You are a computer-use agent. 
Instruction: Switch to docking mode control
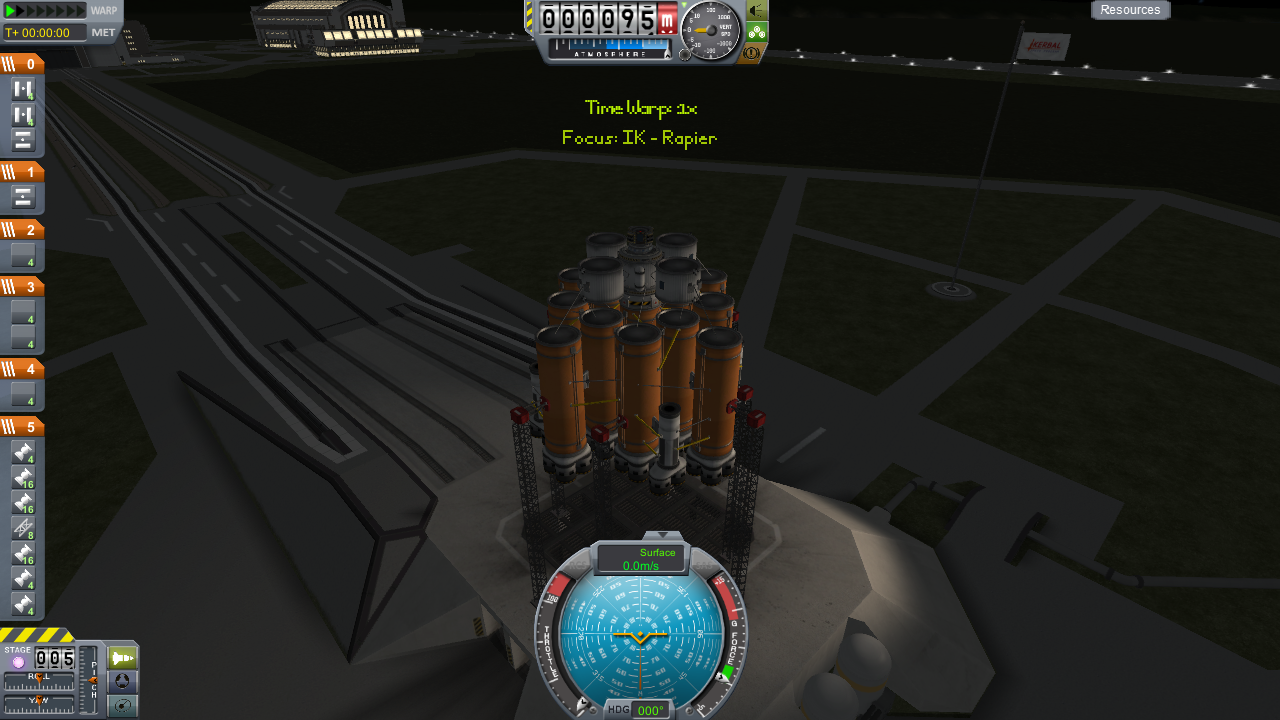coord(122,682)
